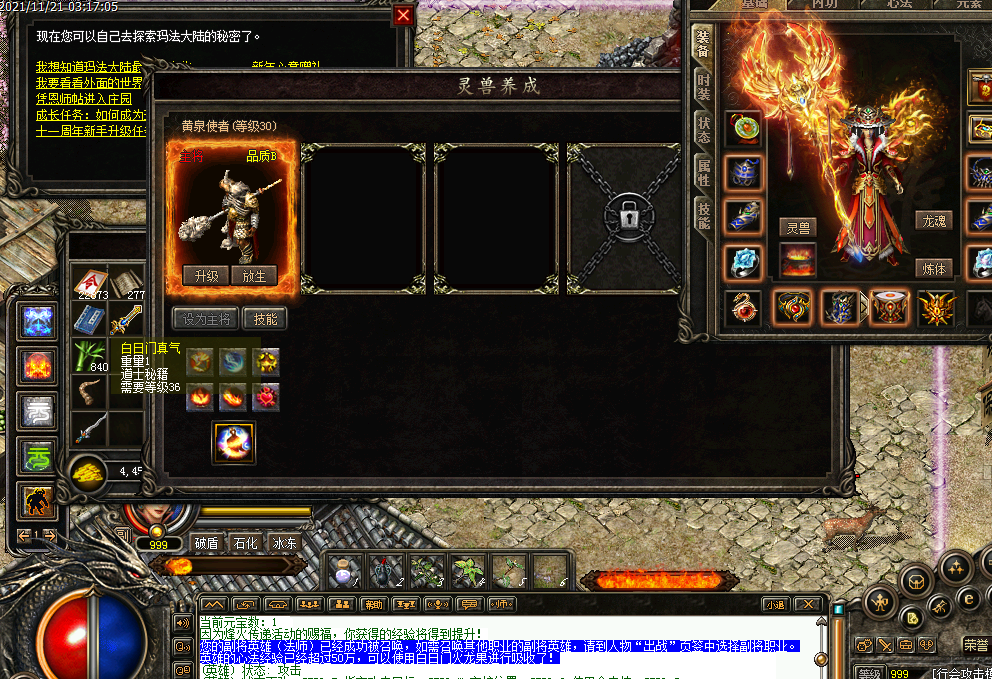This screenshot has width=992, height=679.
Task: Choose the 十一周年新手升级 quest link
Action: [90, 131]
